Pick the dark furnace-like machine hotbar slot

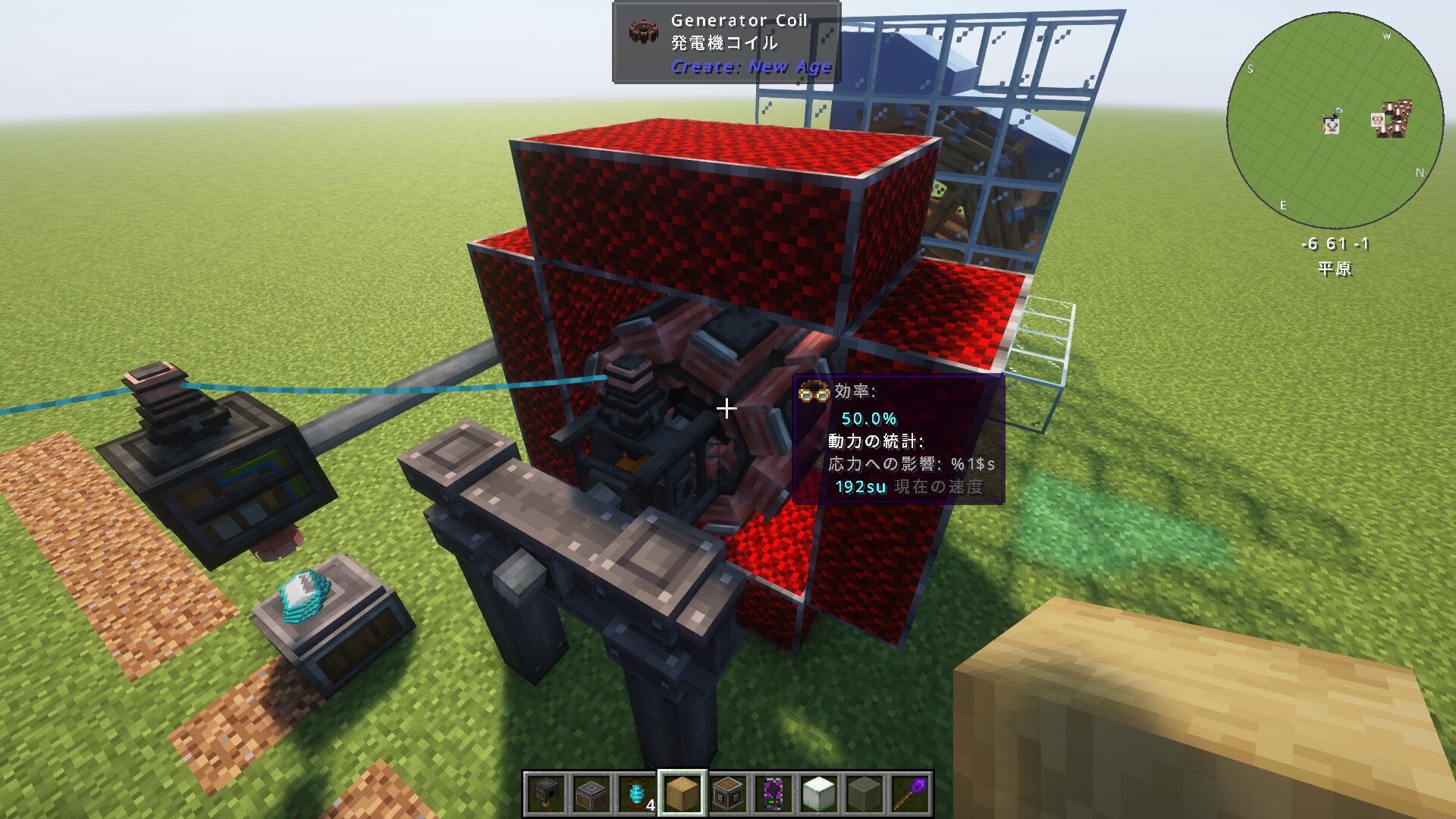click(x=545, y=794)
